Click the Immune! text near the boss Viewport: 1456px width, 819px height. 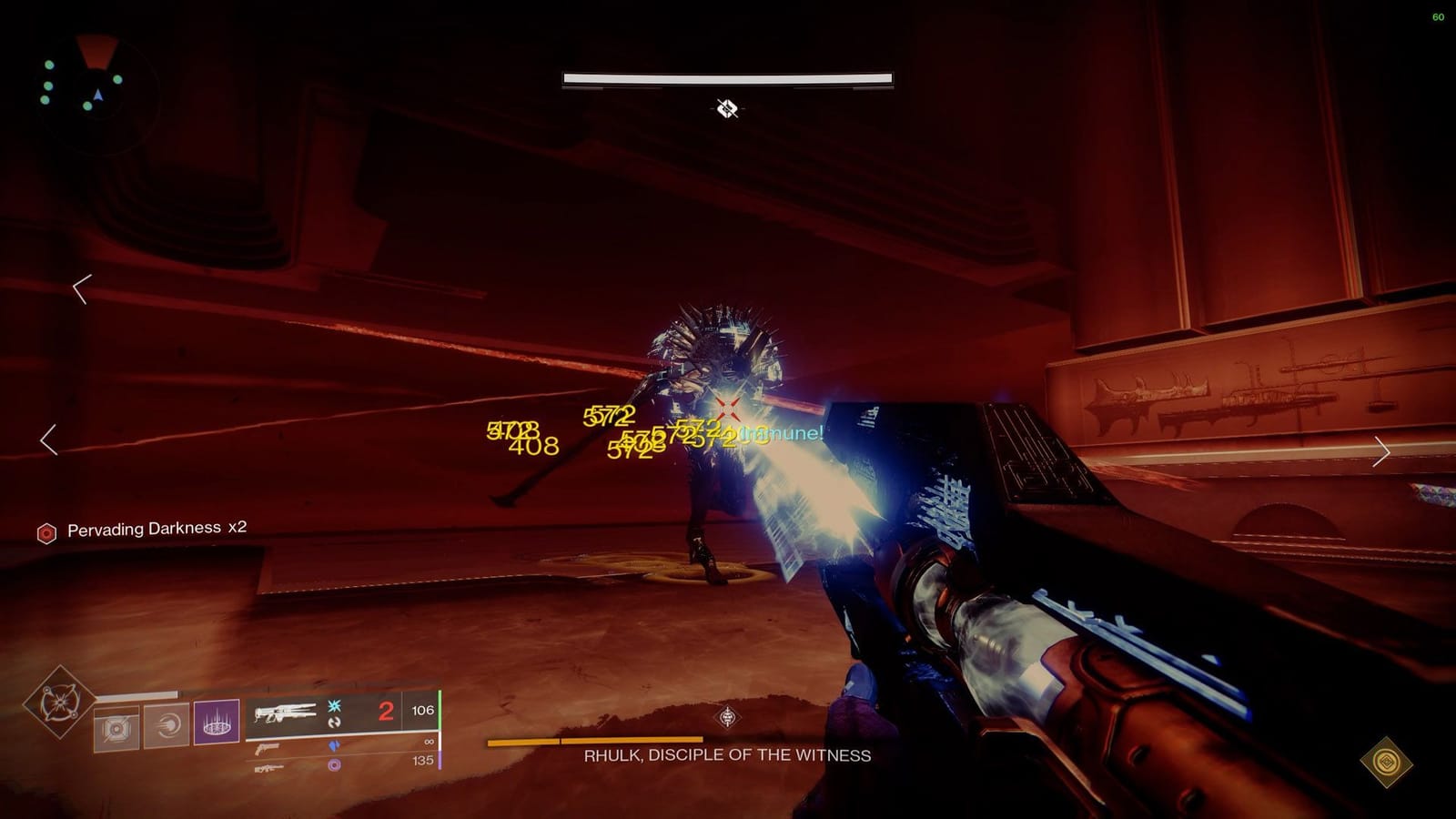tap(778, 435)
